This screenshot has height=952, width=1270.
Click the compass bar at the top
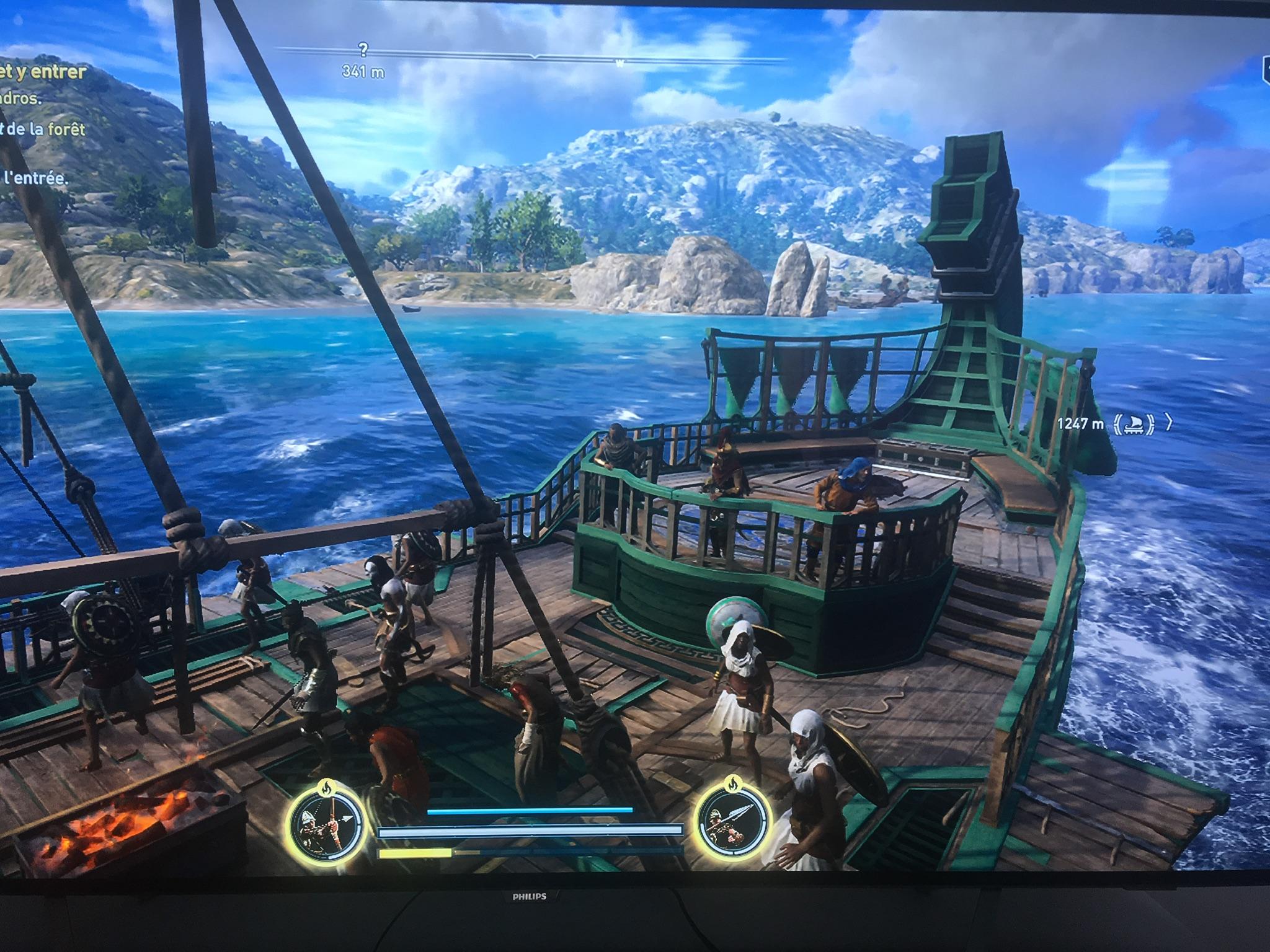[533, 57]
